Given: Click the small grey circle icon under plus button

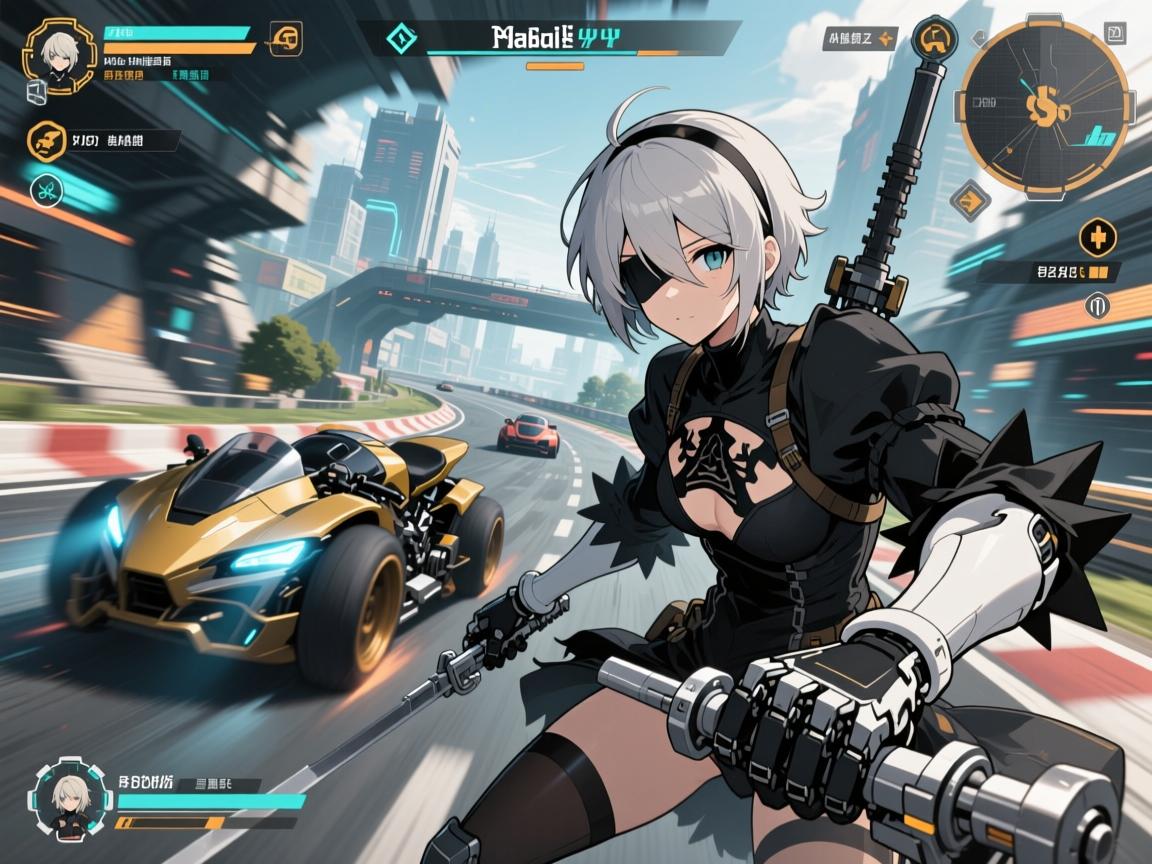Looking at the screenshot, I should (1097, 303).
